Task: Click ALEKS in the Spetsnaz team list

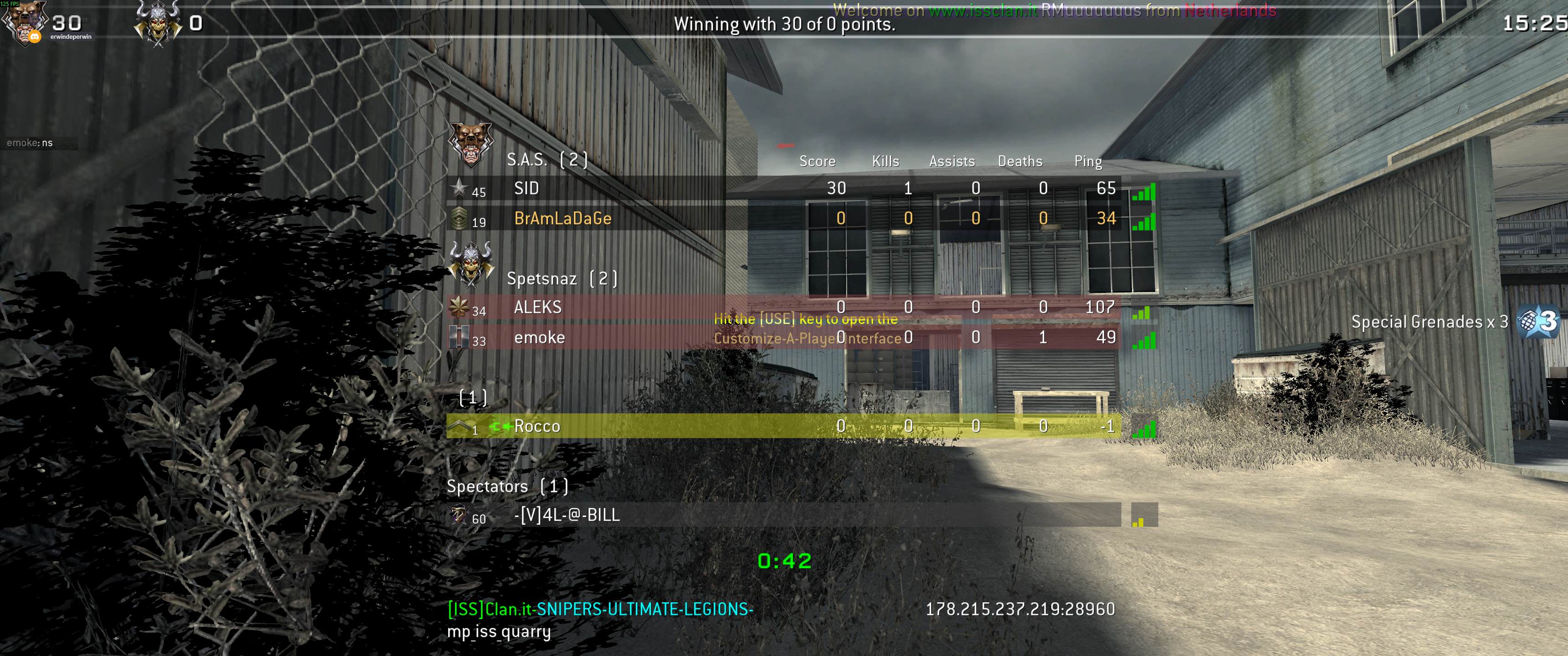Action: click(537, 307)
